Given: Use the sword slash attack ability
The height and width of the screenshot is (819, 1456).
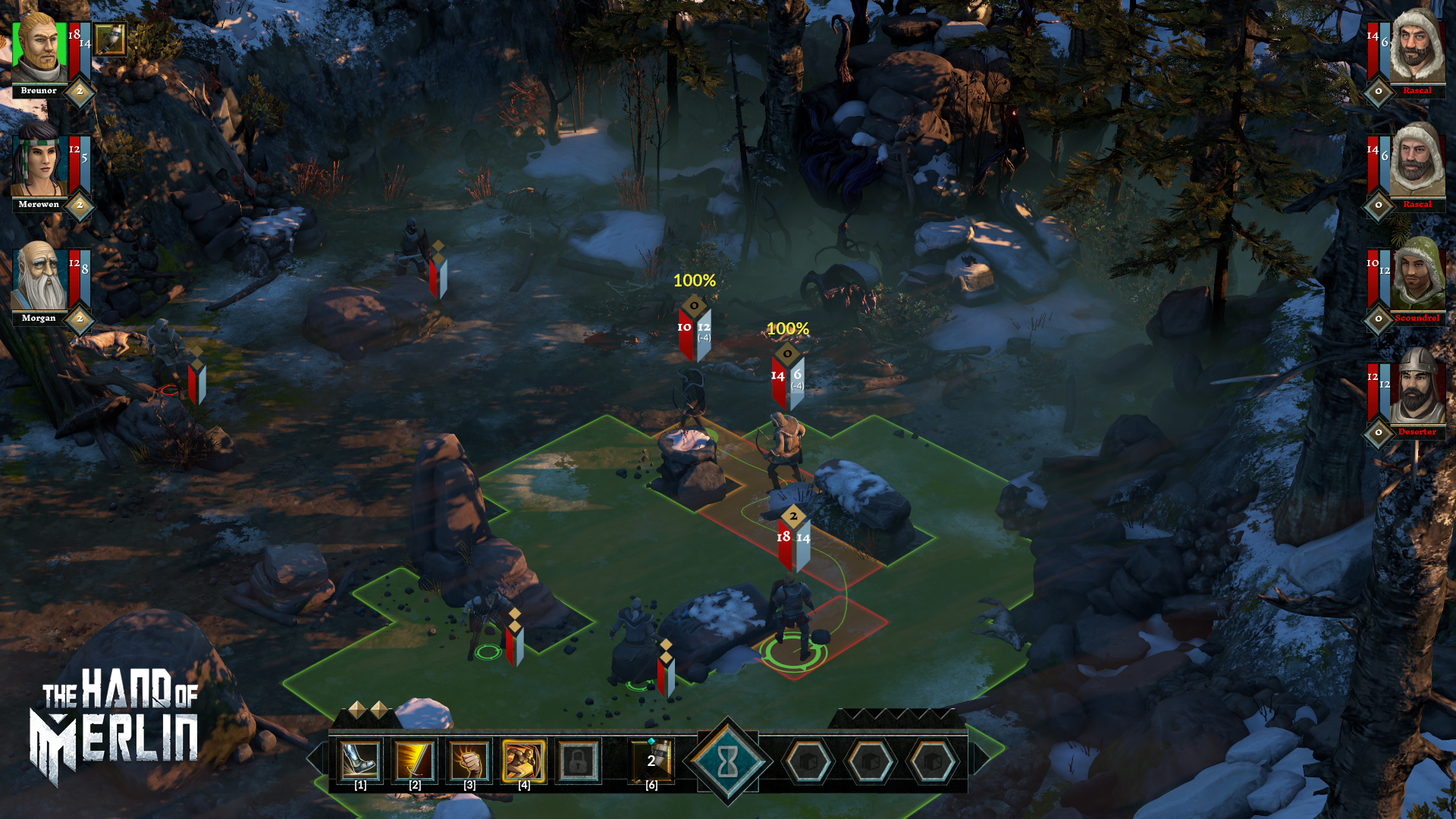Looking at the screenshot, I should coord(415,761).
